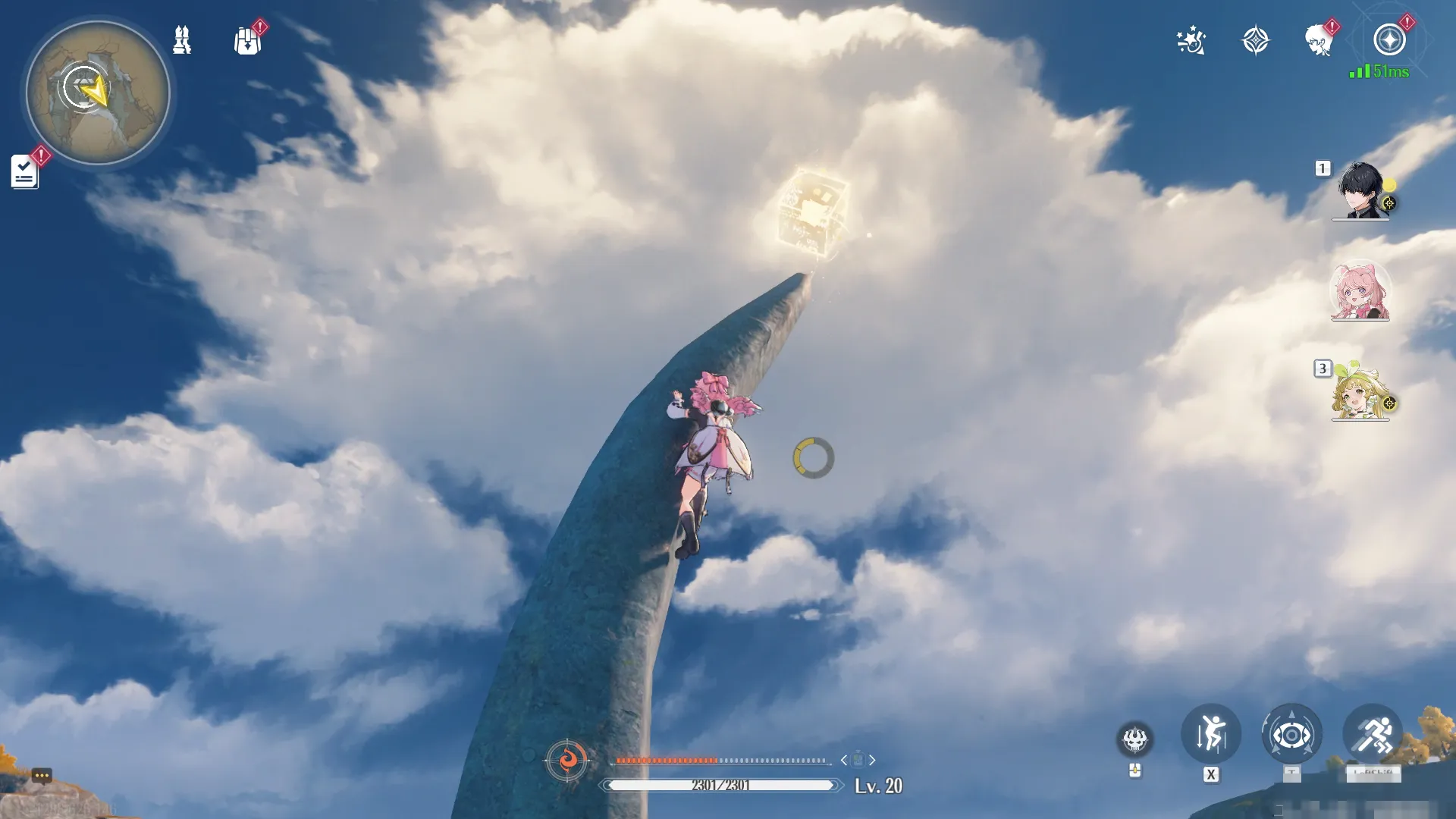Open the round star main menu icon

[x=1389, y=40]
